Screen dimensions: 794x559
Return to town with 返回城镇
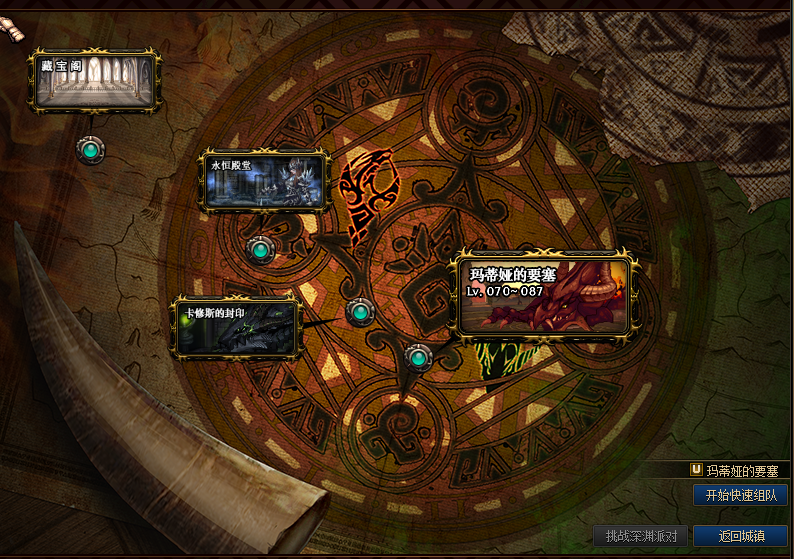(x=740, y=536)
